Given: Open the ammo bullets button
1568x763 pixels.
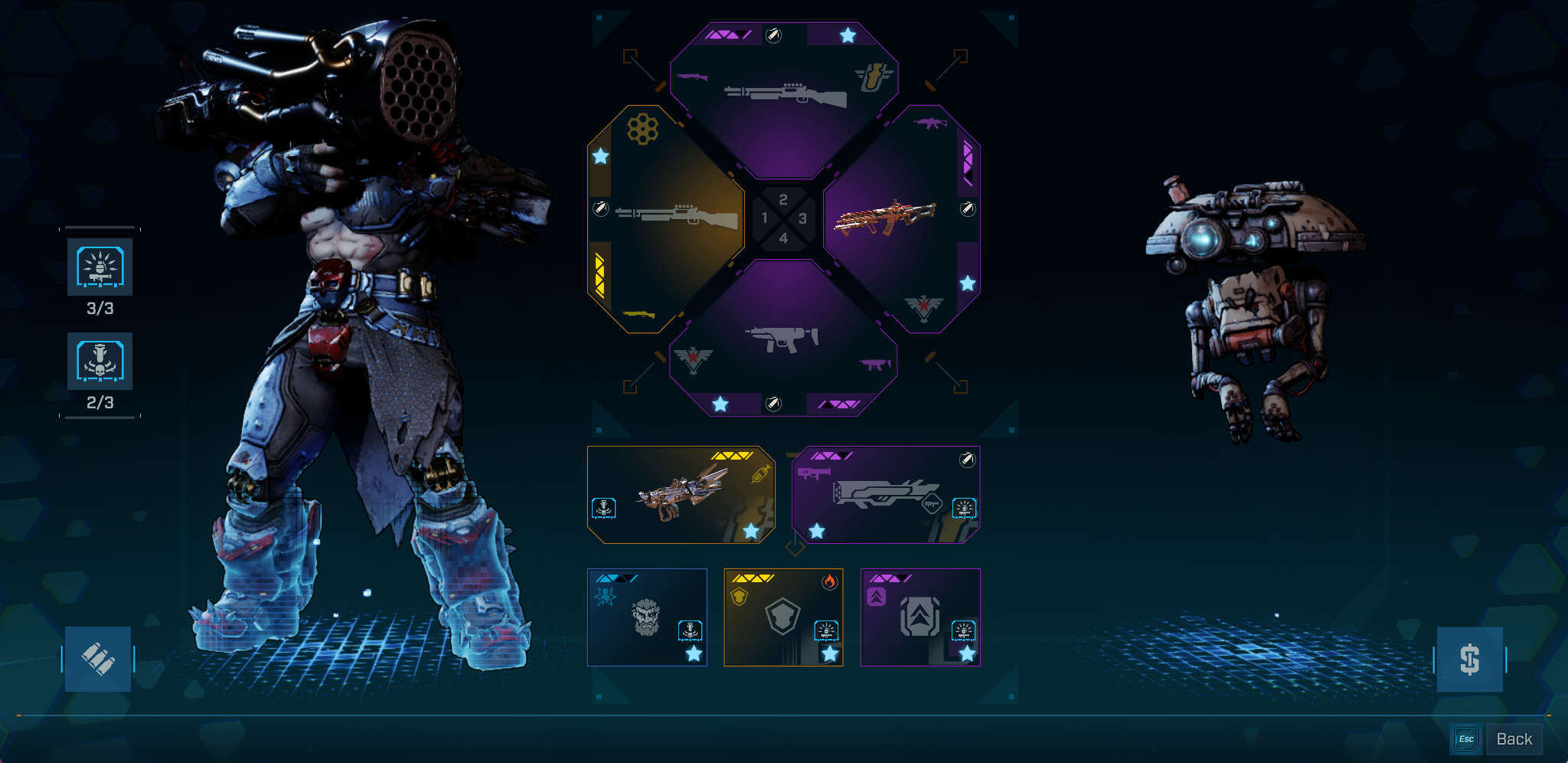Looking at the screenshot, I should 98,659.
